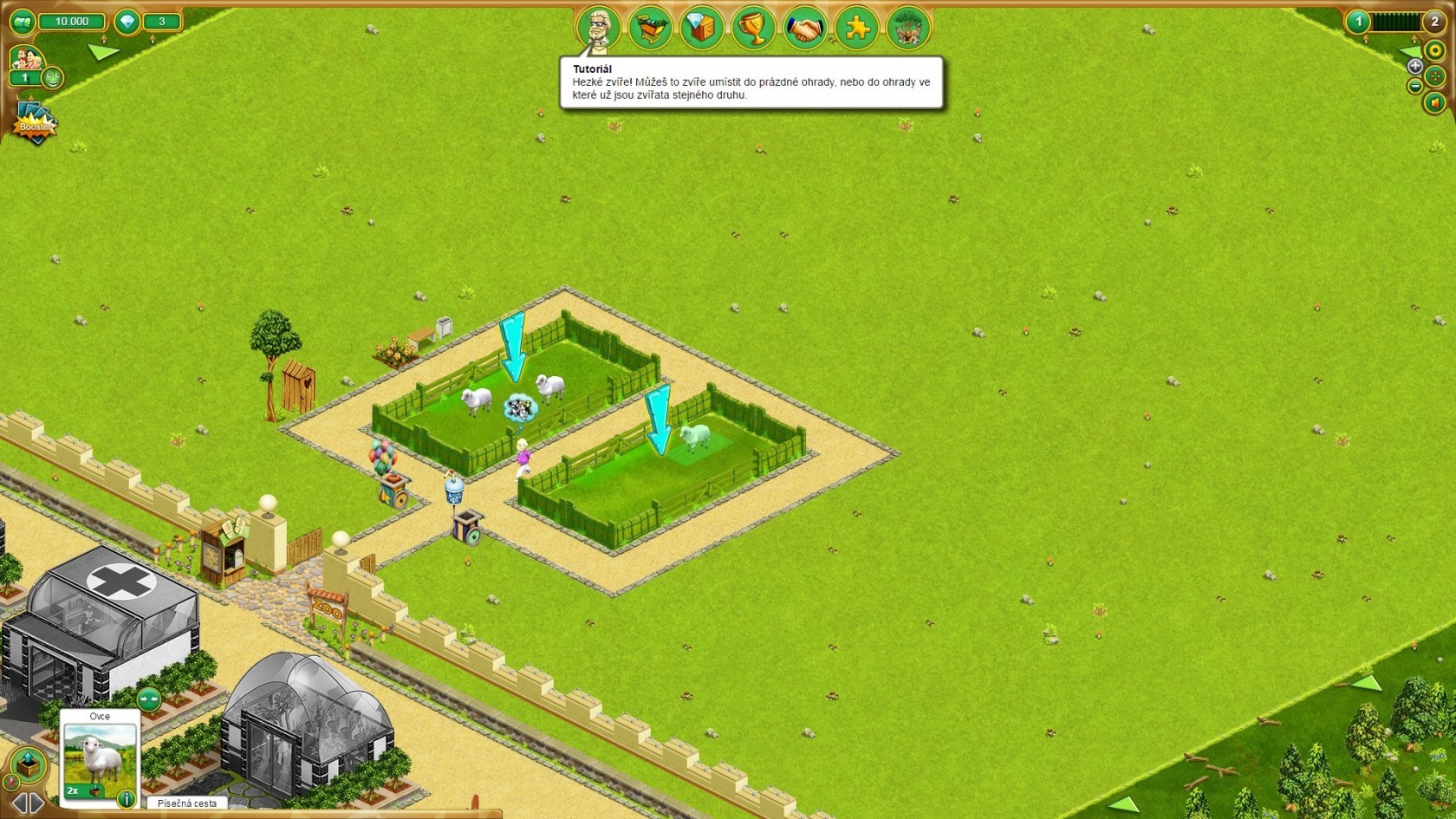This screenshot has width=1456, height=819.
Task: Open the inventory crate with blue arrow
Action: pos(28,765)
